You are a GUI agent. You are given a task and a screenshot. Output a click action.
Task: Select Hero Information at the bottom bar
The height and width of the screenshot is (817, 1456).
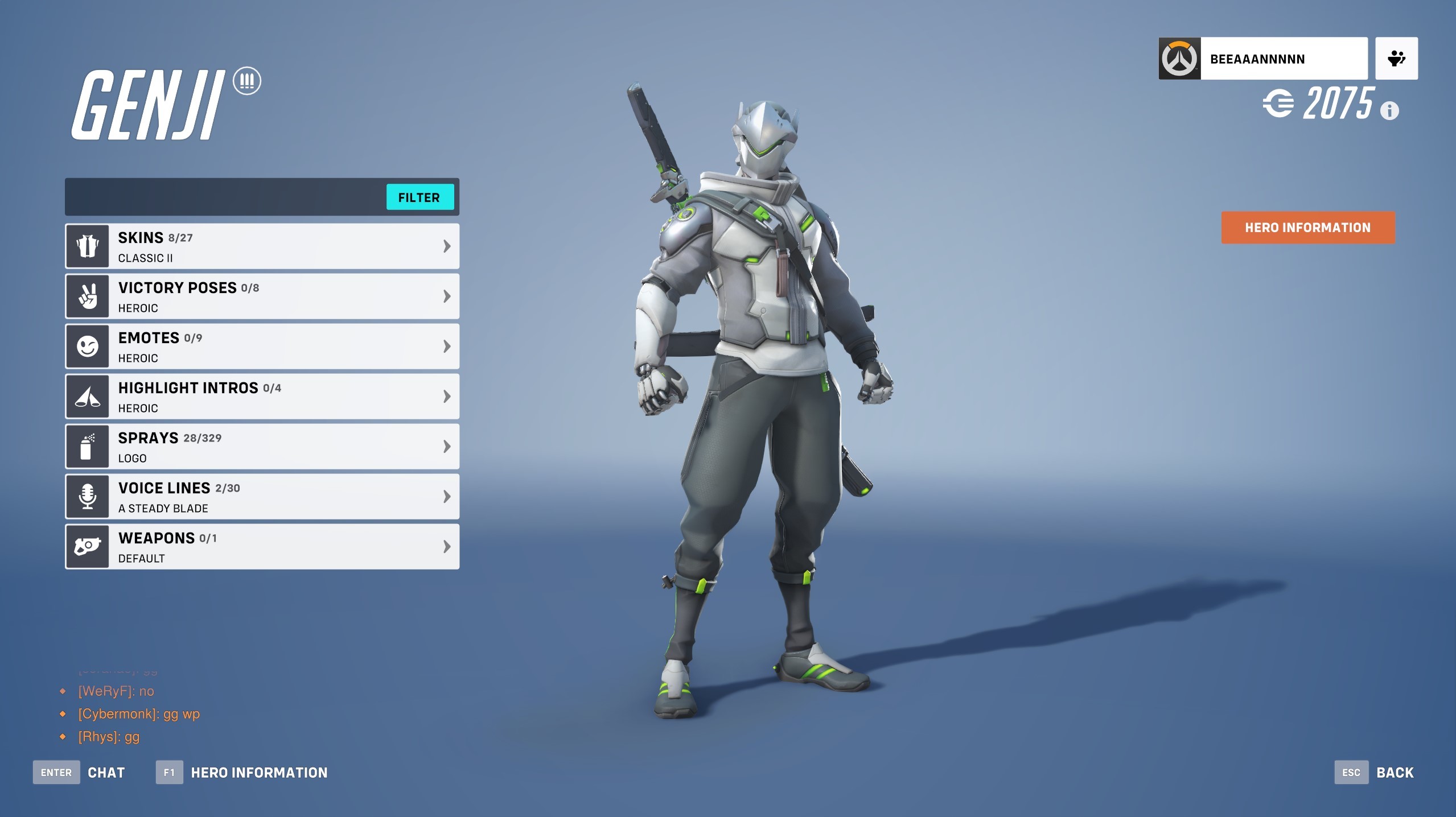tap(259, 772)
